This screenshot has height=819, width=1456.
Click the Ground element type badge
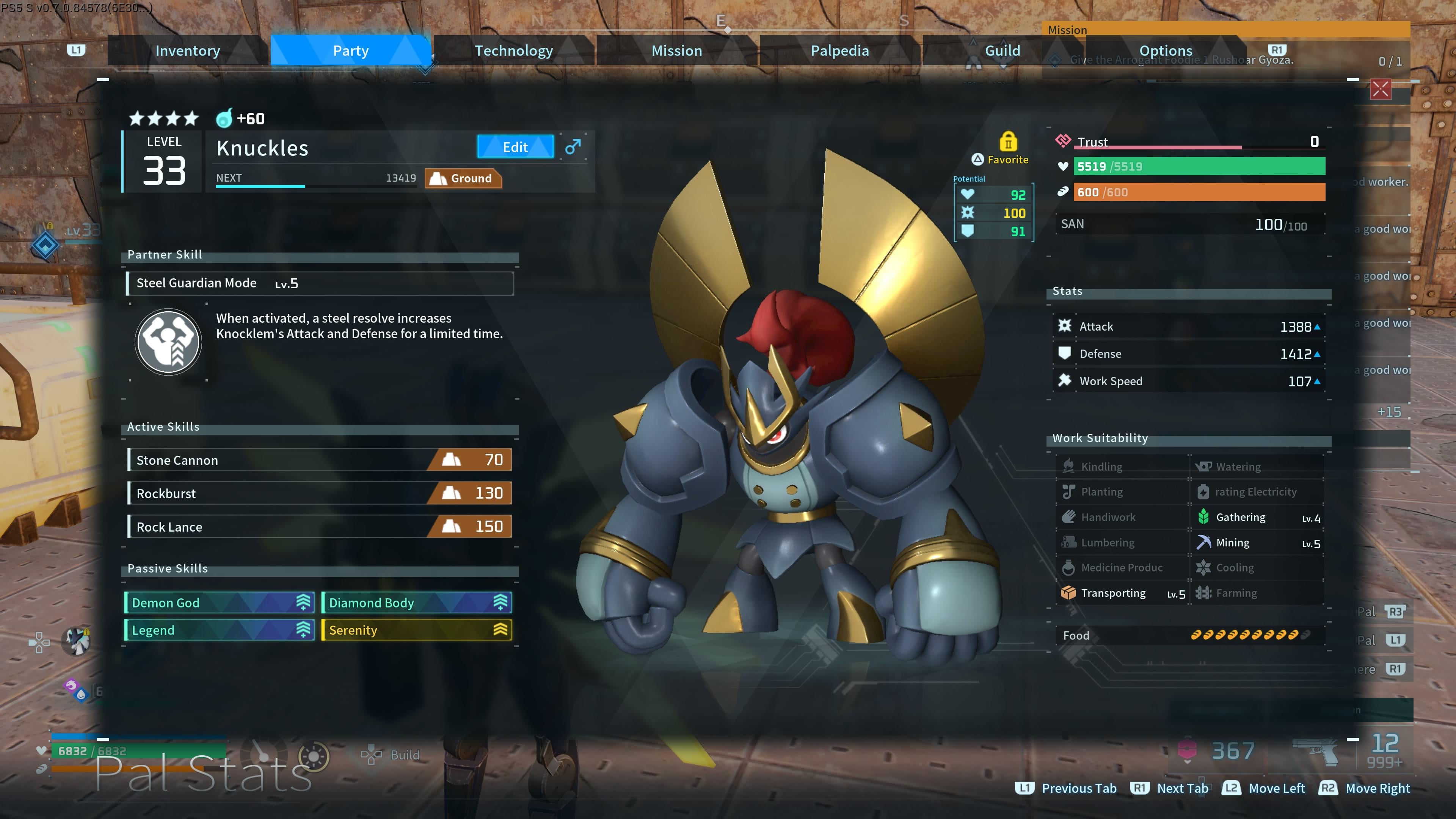(x=463, y=179)
